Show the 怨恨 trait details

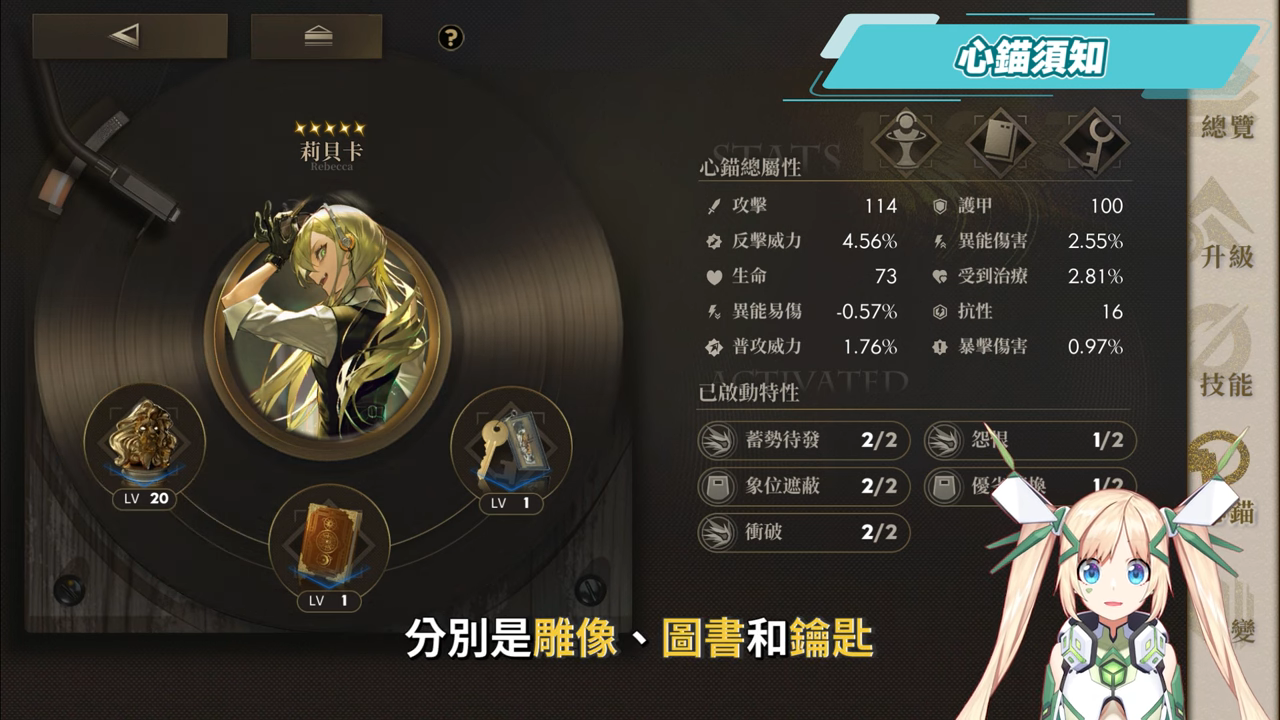pyautogui.click(x=1029, y=441)
